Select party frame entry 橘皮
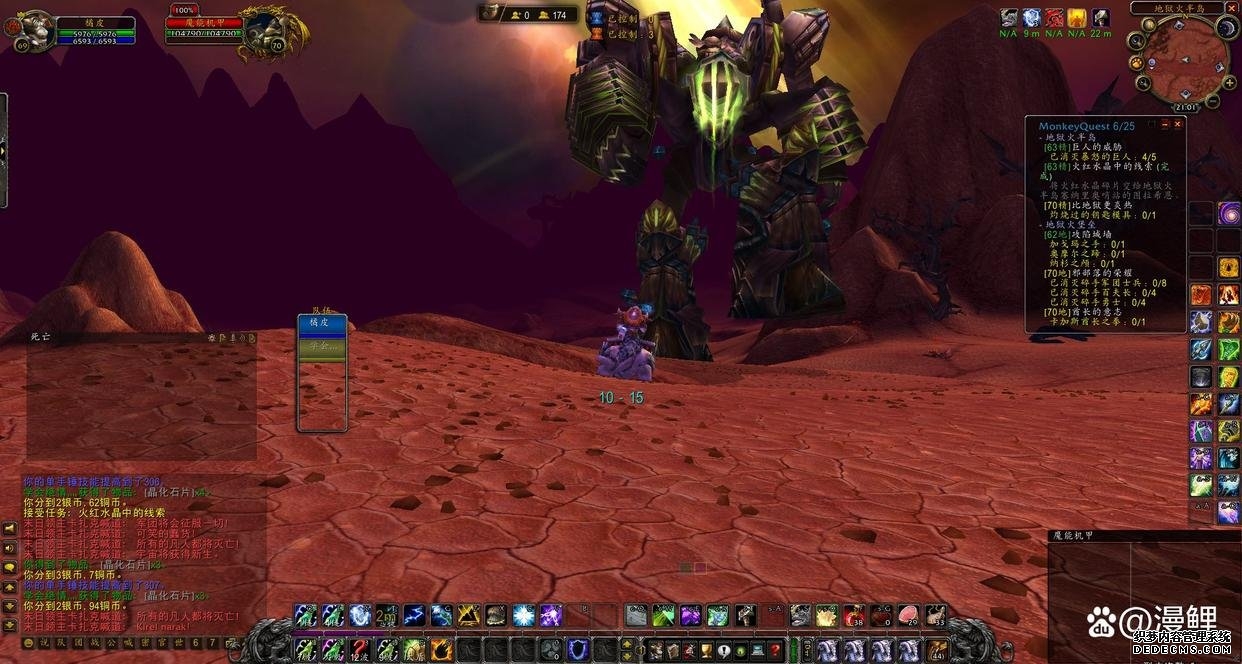This screenshot has height=664, width=1242. [322, 324]
